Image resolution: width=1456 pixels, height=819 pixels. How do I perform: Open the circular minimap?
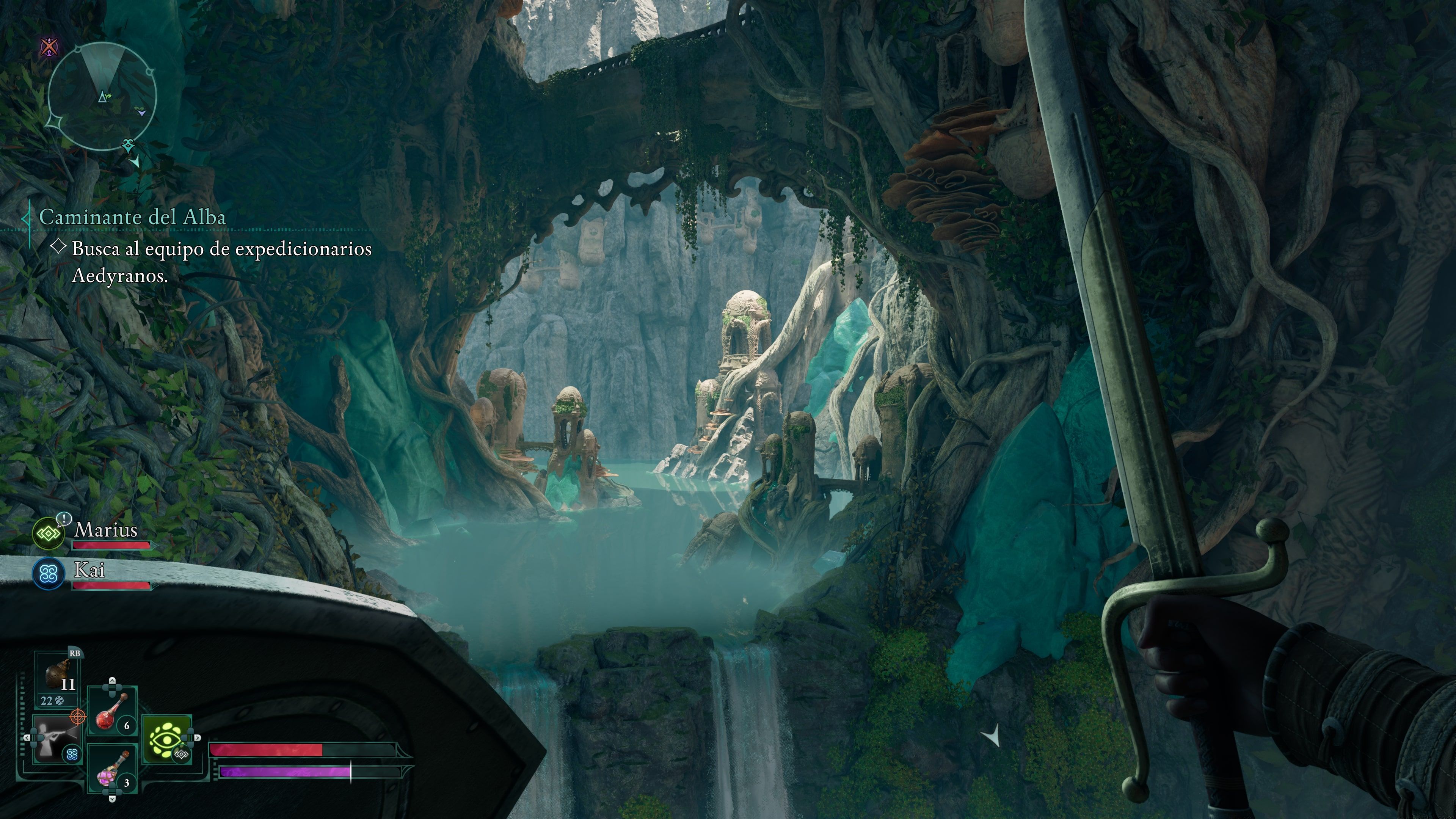pyautogui.click(x=102, y=96)
